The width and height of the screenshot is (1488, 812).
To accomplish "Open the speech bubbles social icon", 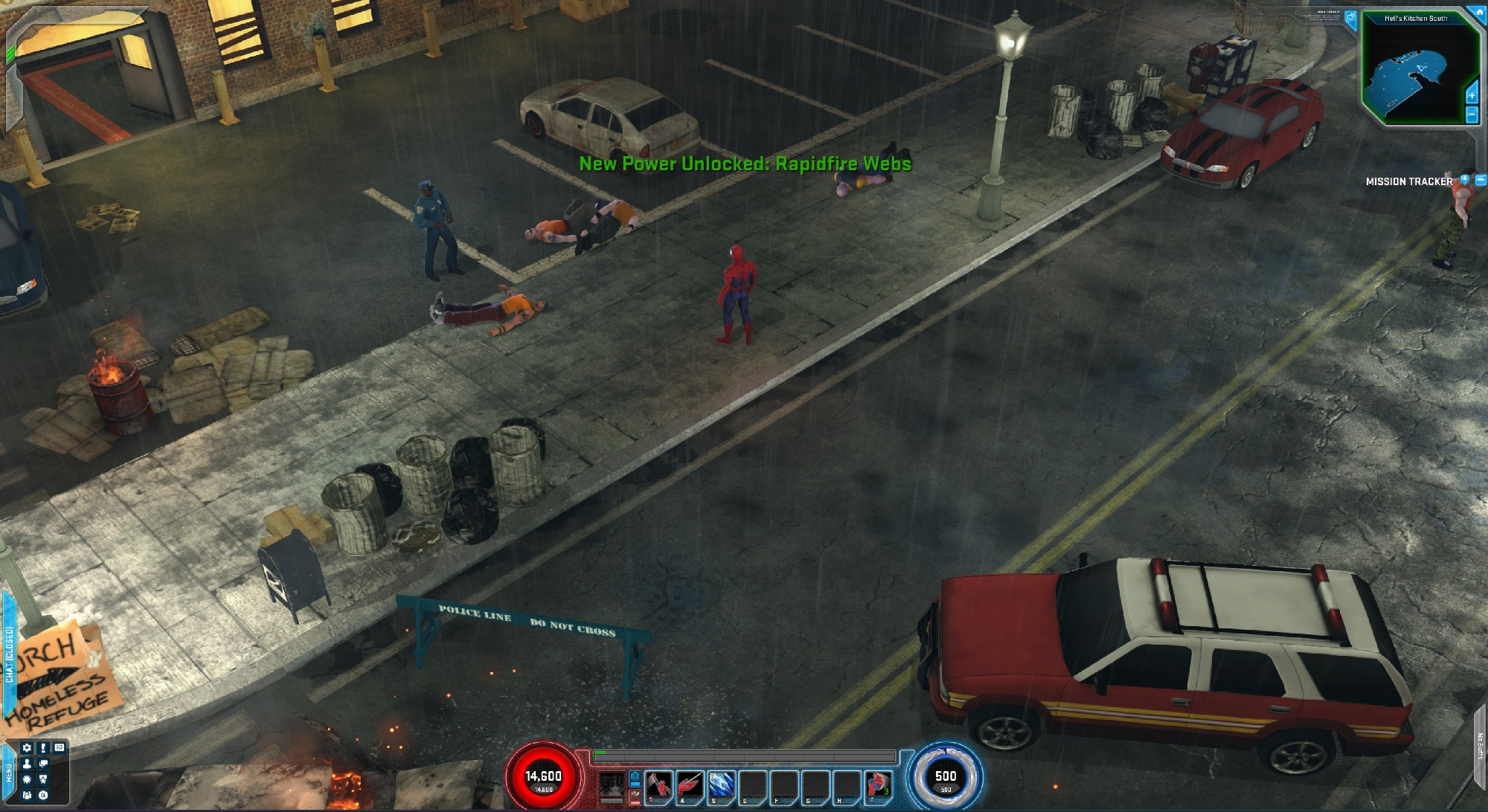I will point(44,764).
